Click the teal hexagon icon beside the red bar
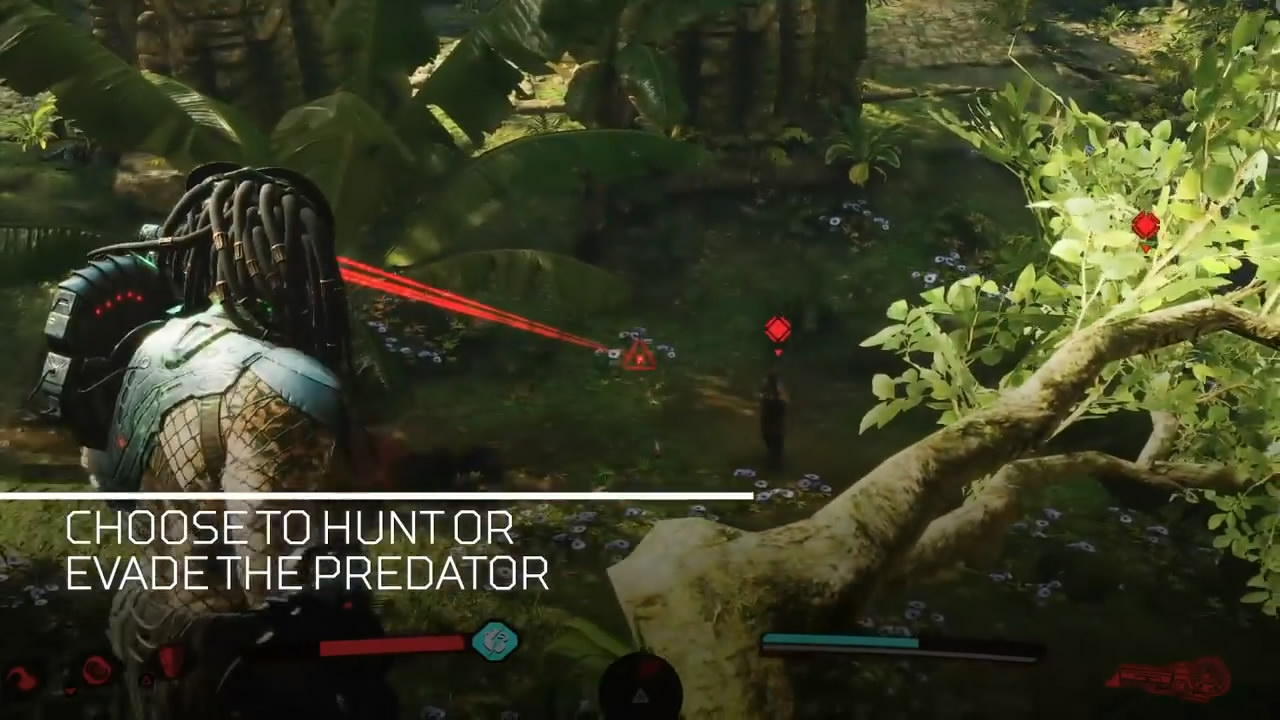The image size is (1280, 720). coord(494,640)
